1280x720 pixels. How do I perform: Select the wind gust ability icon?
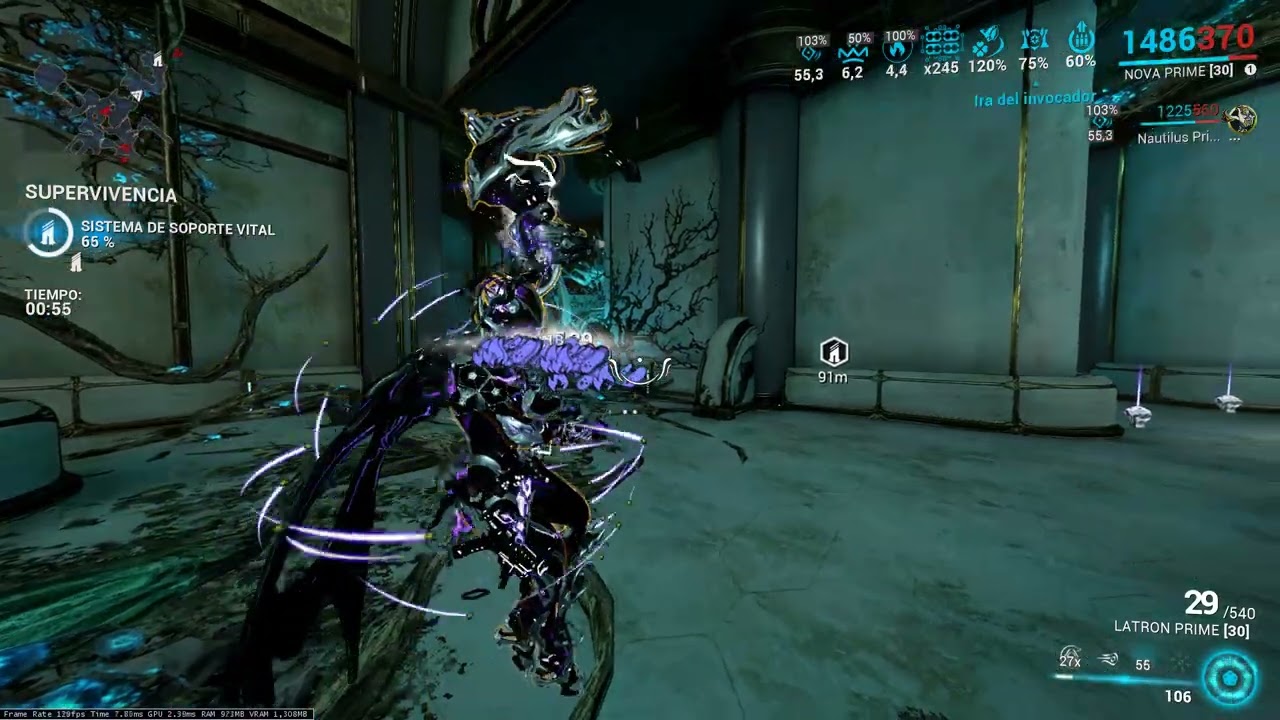pyautogui.click(x=1108, y=660)
